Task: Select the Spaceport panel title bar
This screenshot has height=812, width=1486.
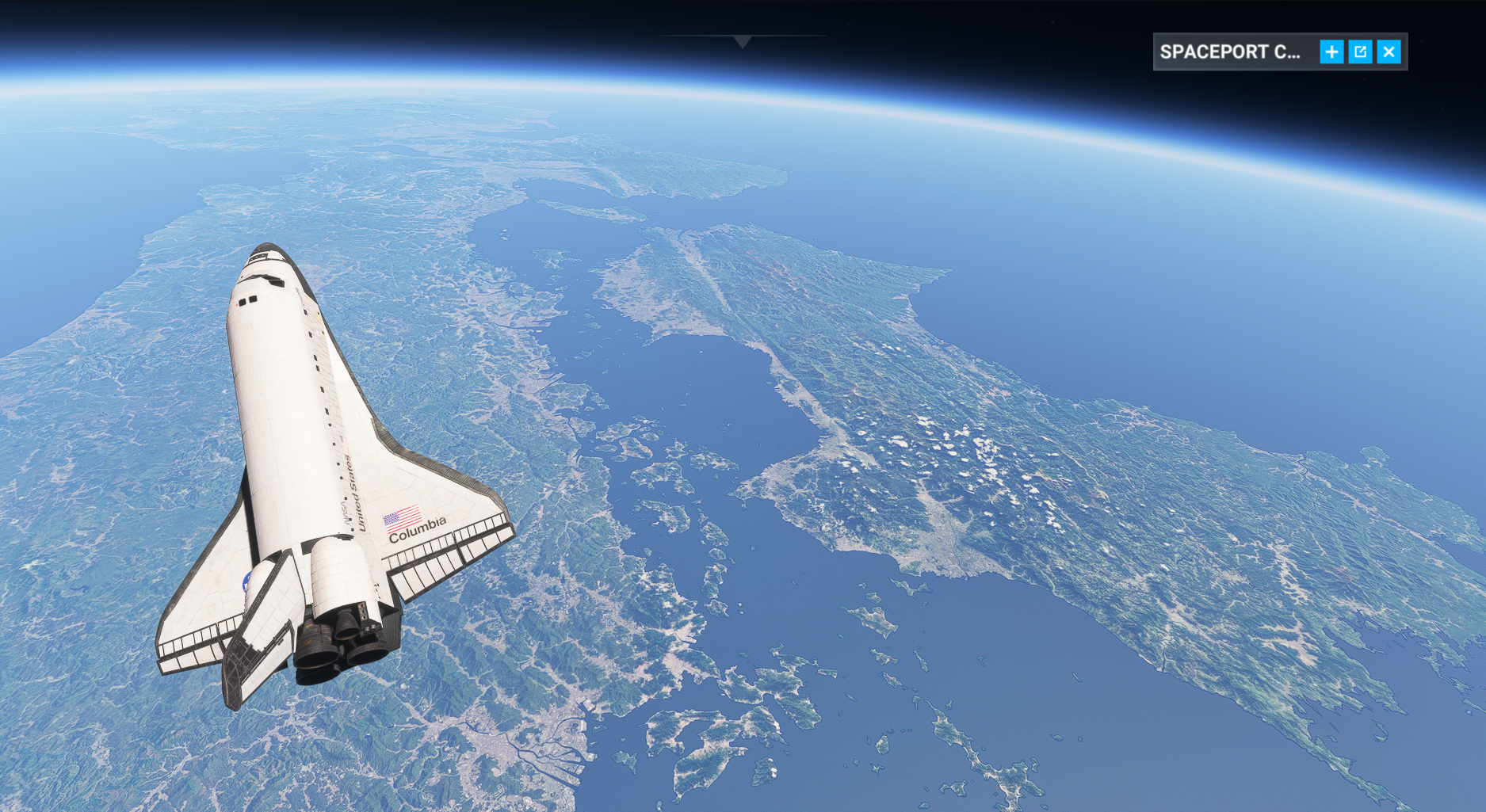Action: click(x=1230, y=52)
